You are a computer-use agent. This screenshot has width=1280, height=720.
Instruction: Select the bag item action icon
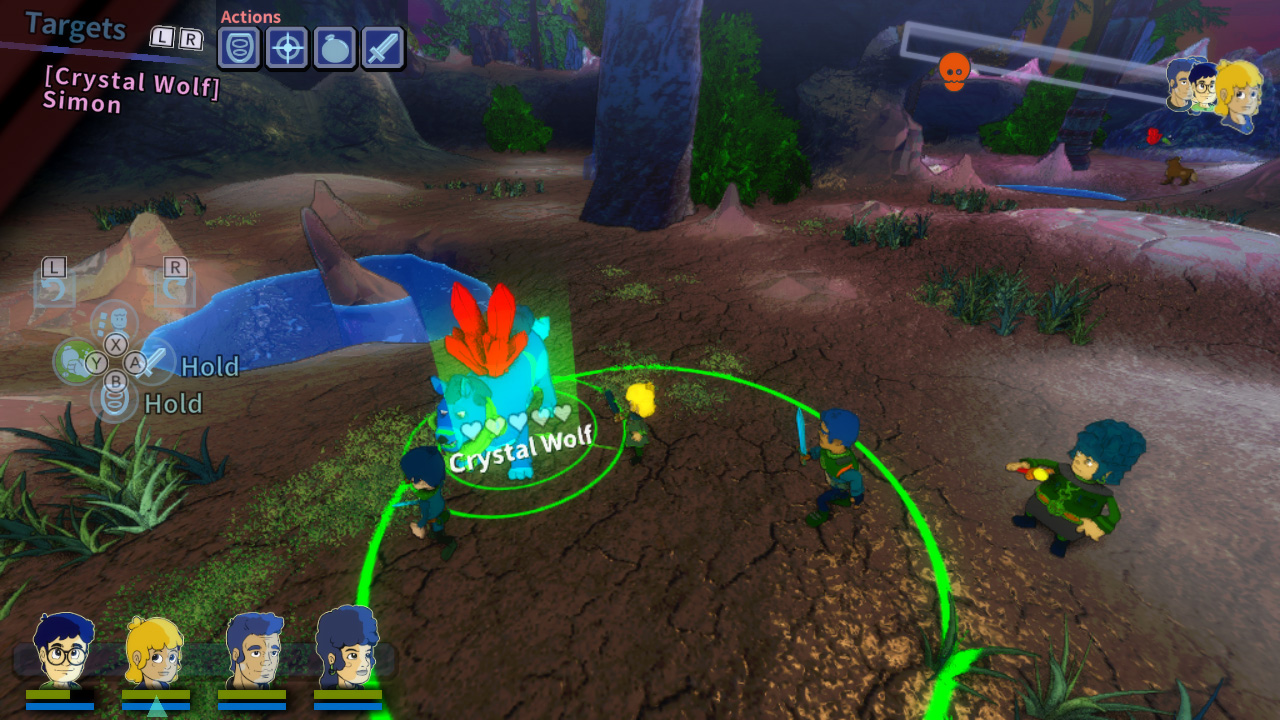coord(336,47)
